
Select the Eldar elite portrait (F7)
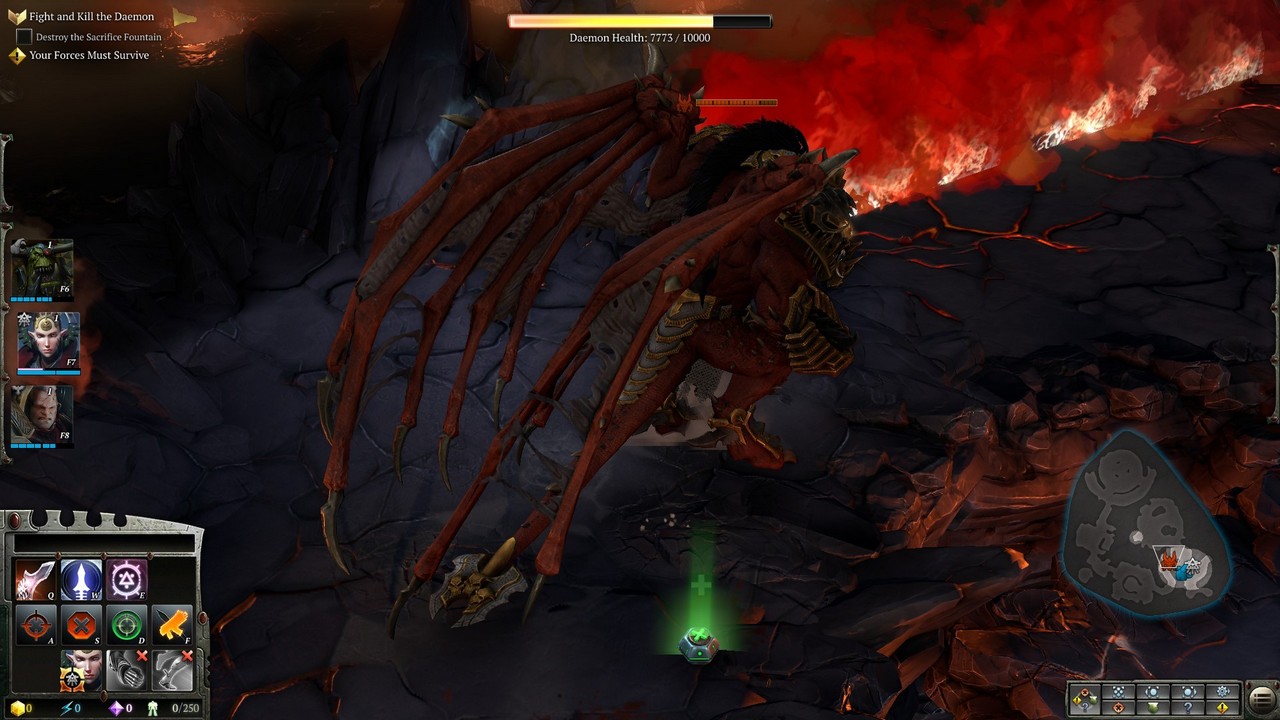[48, 341]
